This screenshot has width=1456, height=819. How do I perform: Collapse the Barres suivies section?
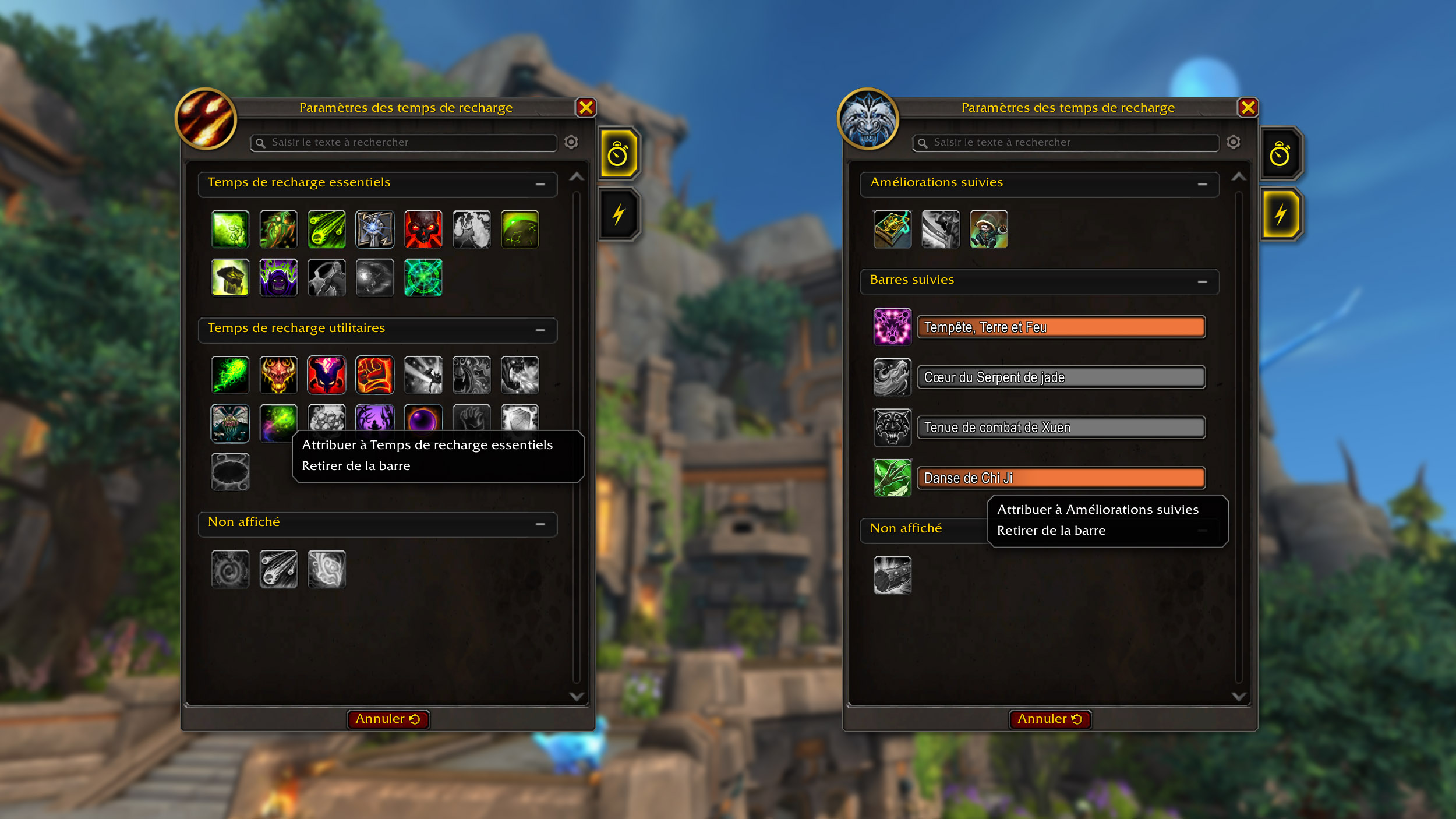(1202, 281)
